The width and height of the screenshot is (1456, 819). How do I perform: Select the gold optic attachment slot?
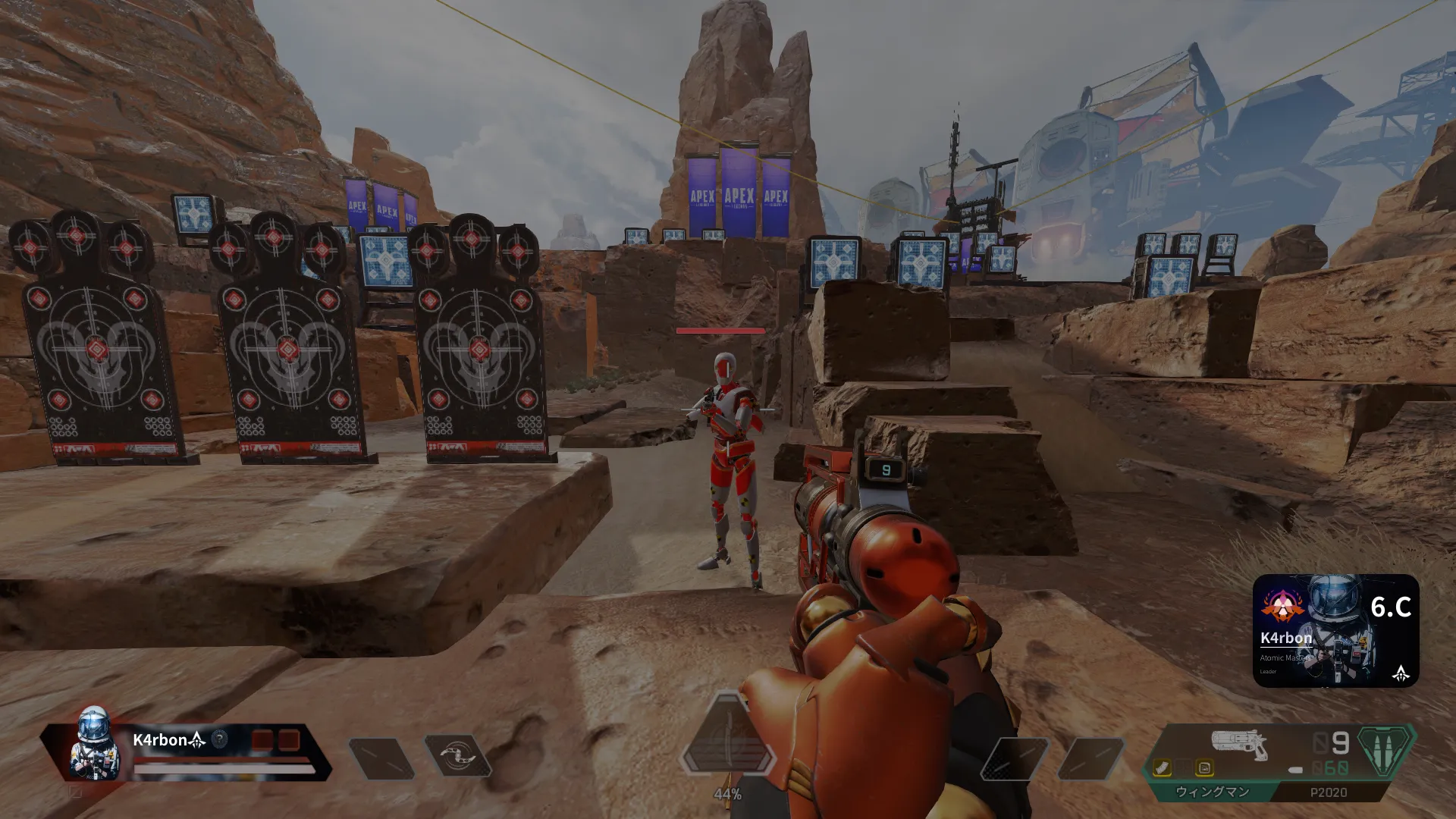pos(1203,768)
